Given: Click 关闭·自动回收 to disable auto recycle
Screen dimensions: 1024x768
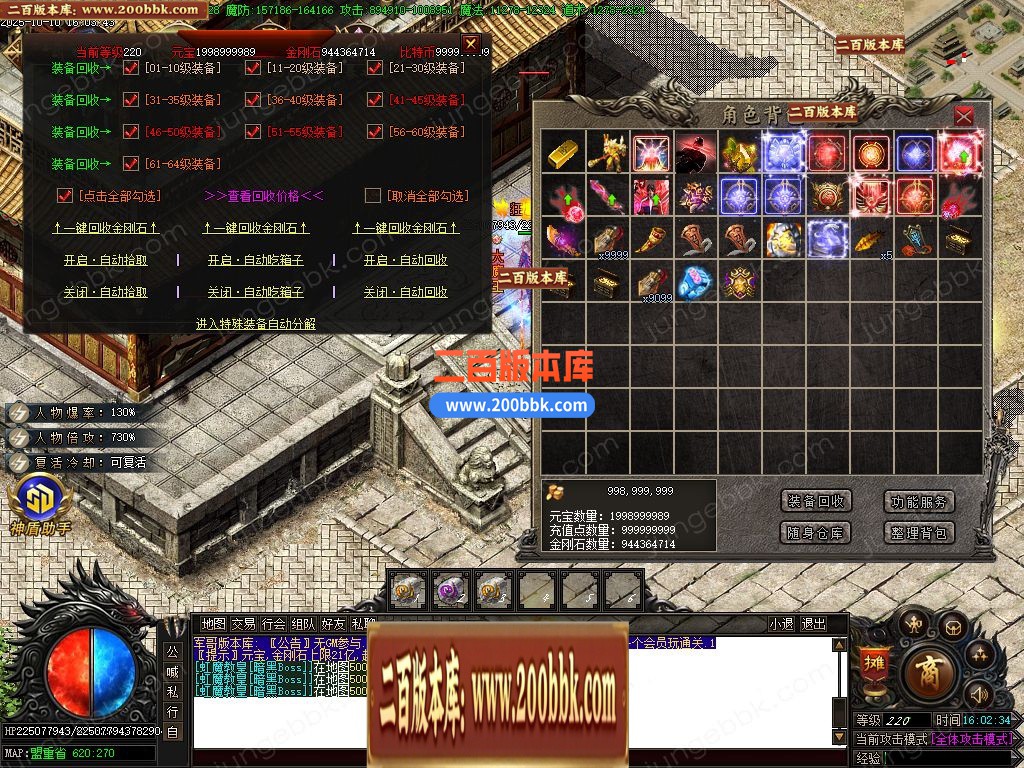Looking at the screenshot, I should point(405,292).
